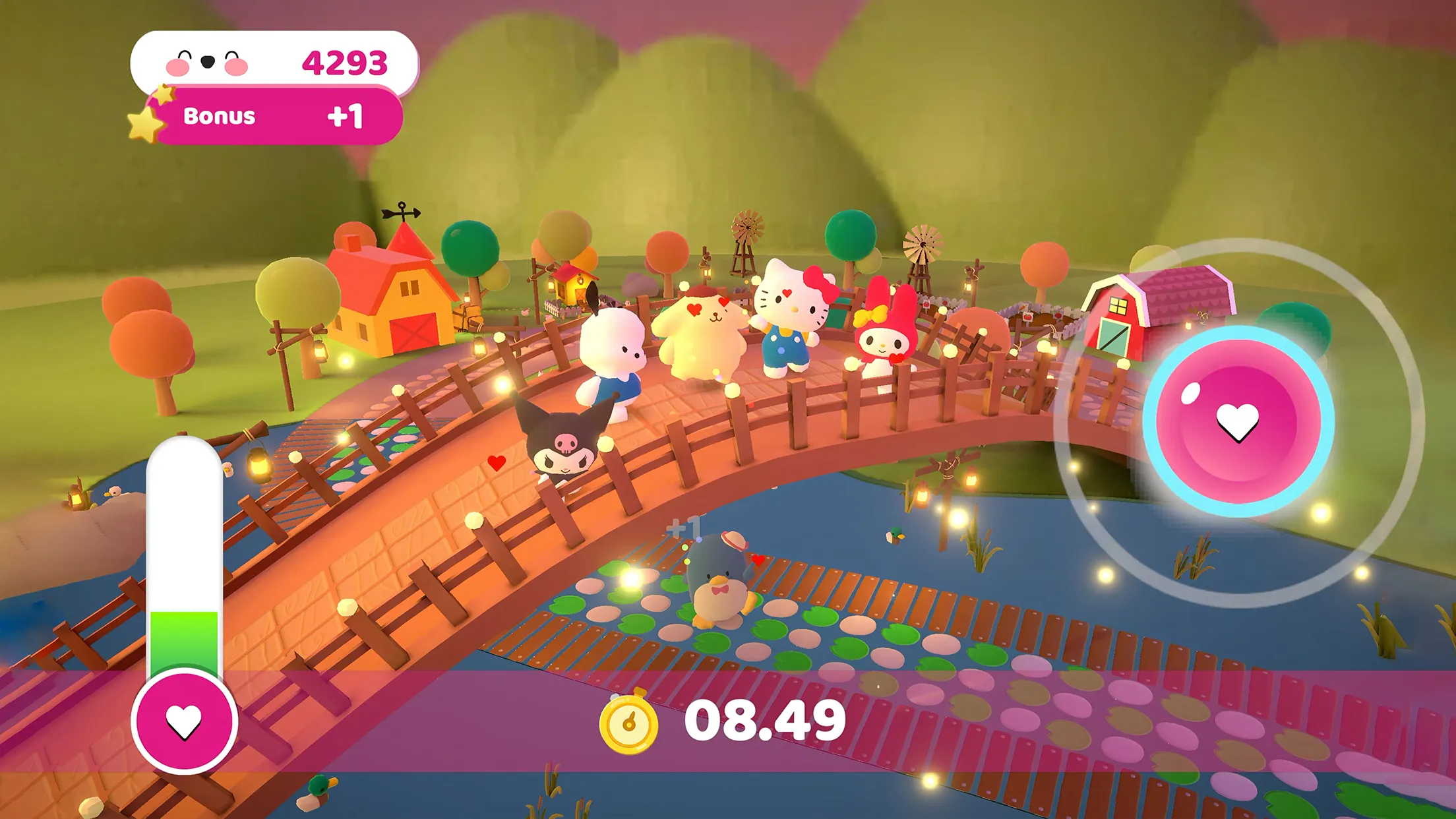This screenshot has width=1456, height=819.
Task: Select Kuromi near the bridge railing
Action: click(564, 448)
